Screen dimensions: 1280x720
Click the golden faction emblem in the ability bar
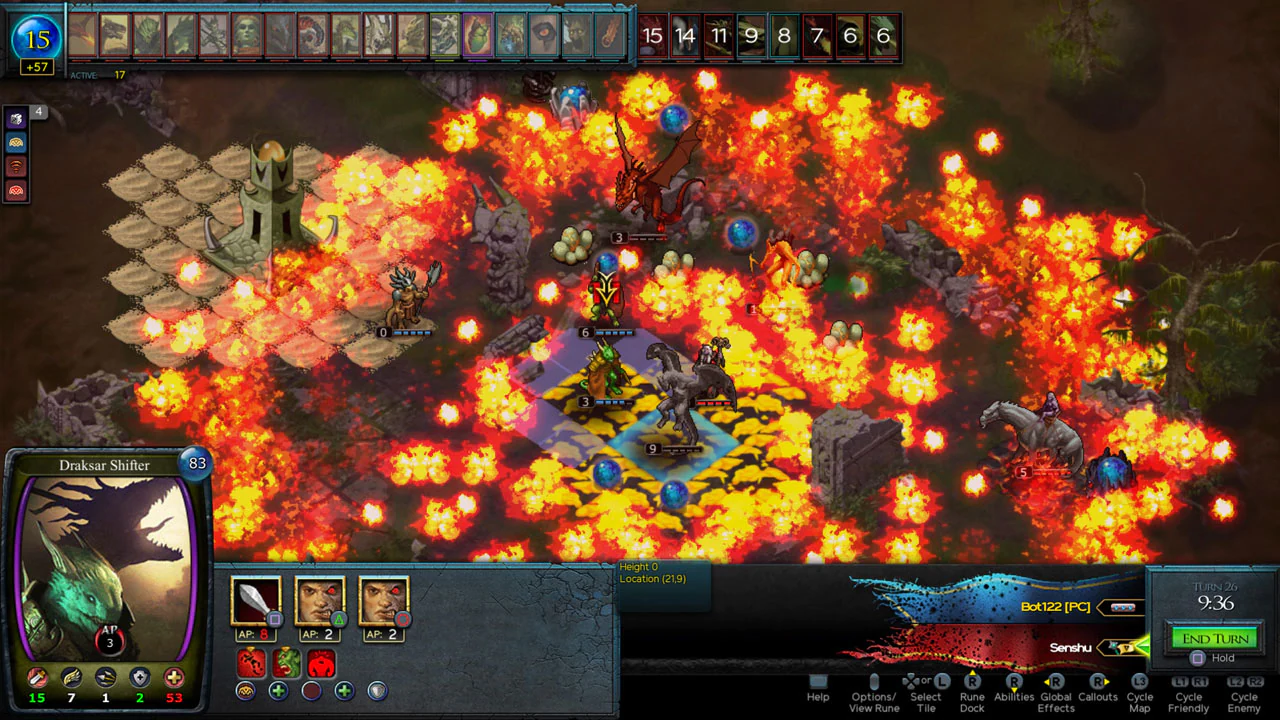point(245,690)
